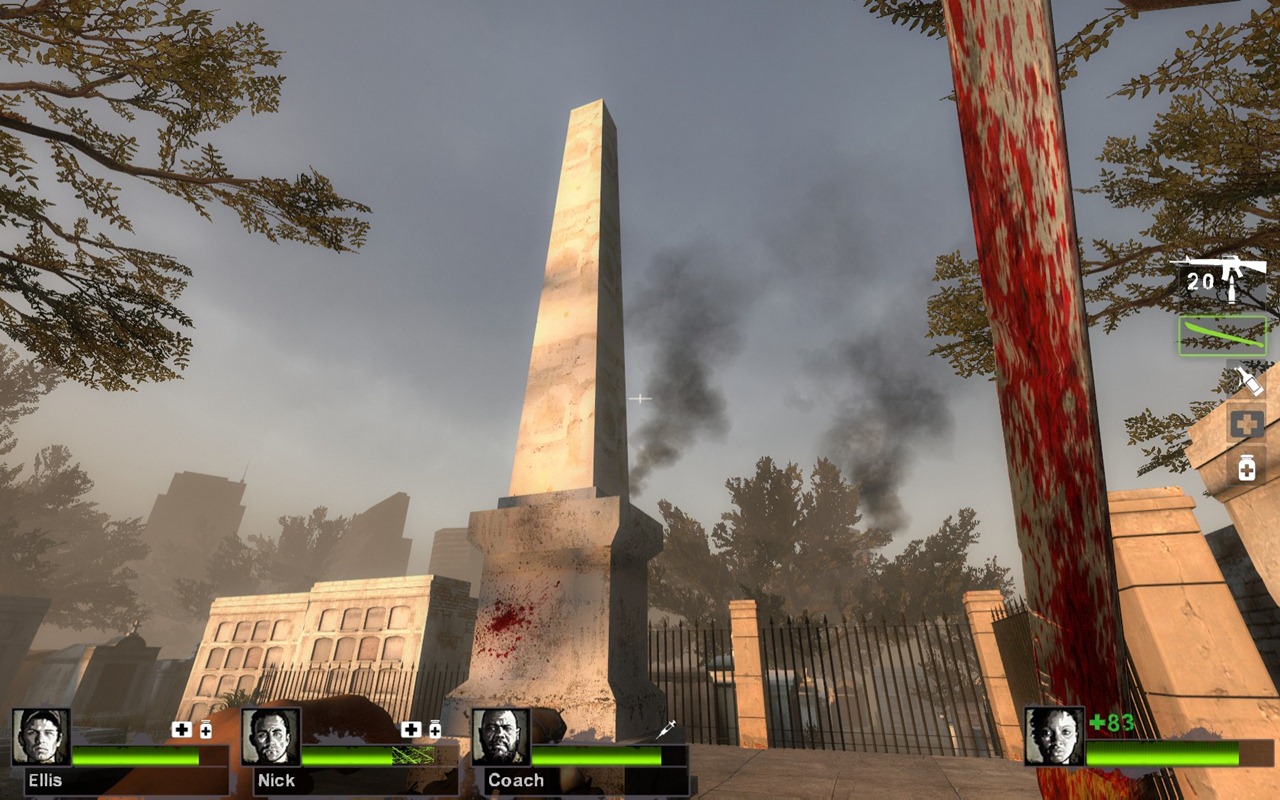Screen dimensions: 1280x800
Task: Choose Coach's teammate portrait
Action: point(500,737)
